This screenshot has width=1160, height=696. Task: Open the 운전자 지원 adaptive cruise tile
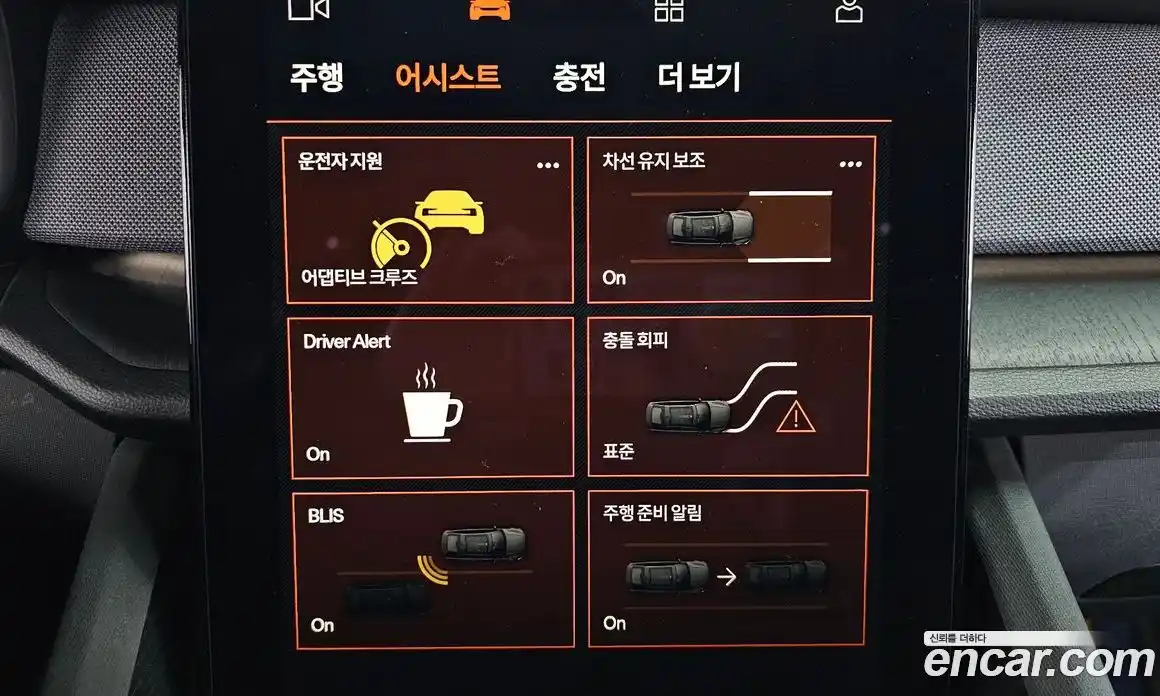(x=428, y=222)
